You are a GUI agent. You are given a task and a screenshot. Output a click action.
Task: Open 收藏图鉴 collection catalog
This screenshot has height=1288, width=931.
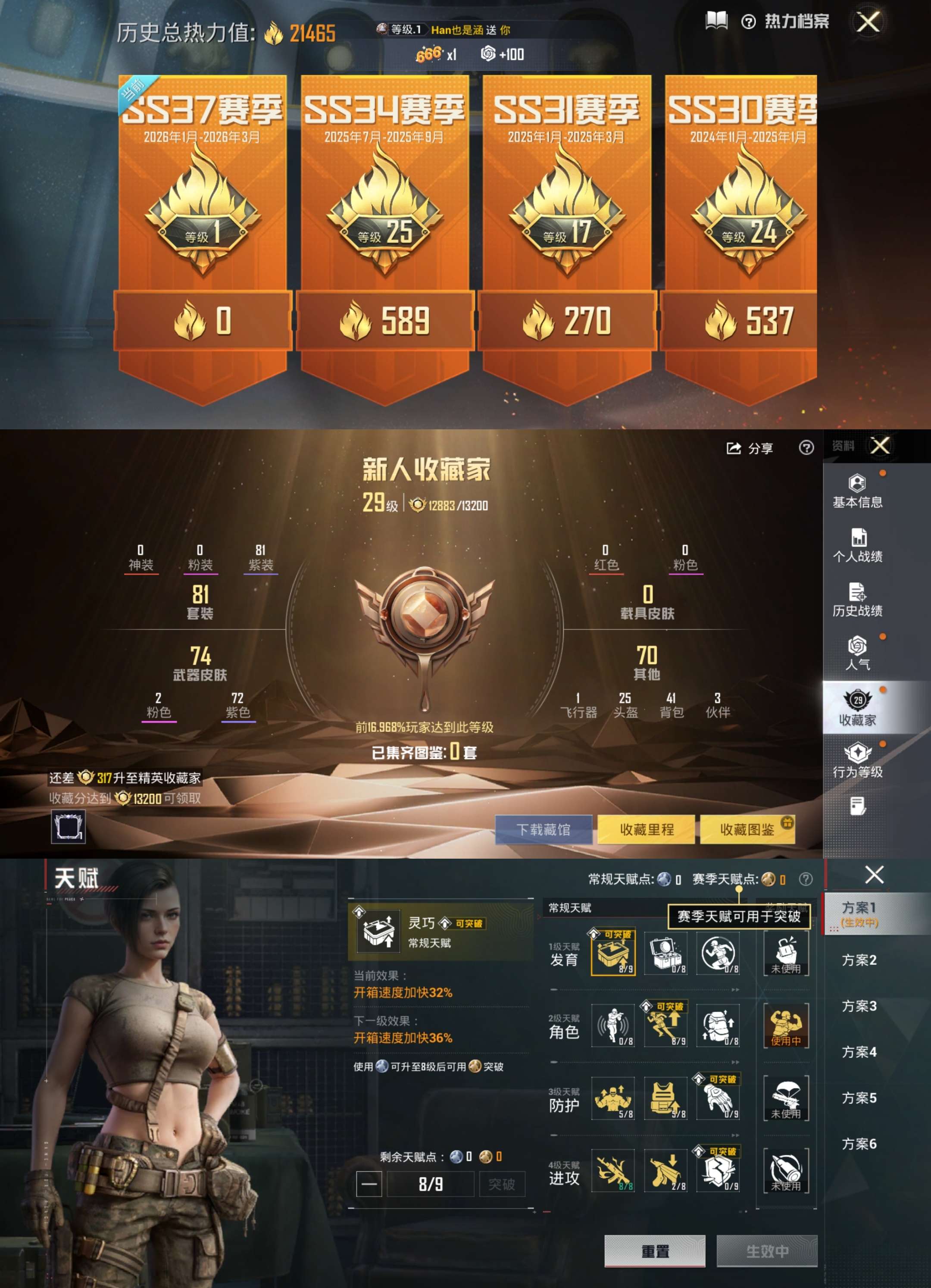tap(749, 830)
